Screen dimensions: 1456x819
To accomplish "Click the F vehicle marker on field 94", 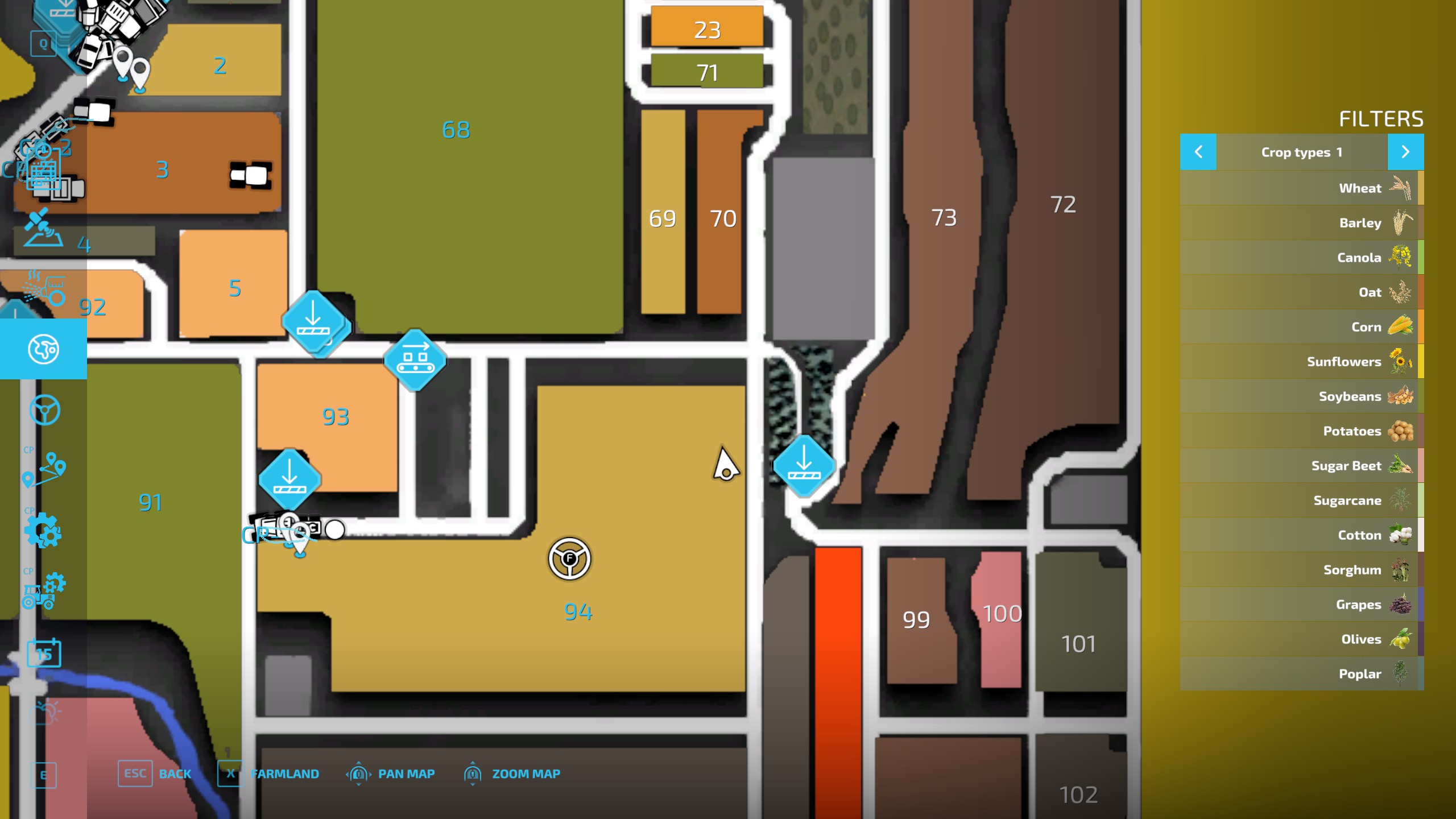I will 570,559.
